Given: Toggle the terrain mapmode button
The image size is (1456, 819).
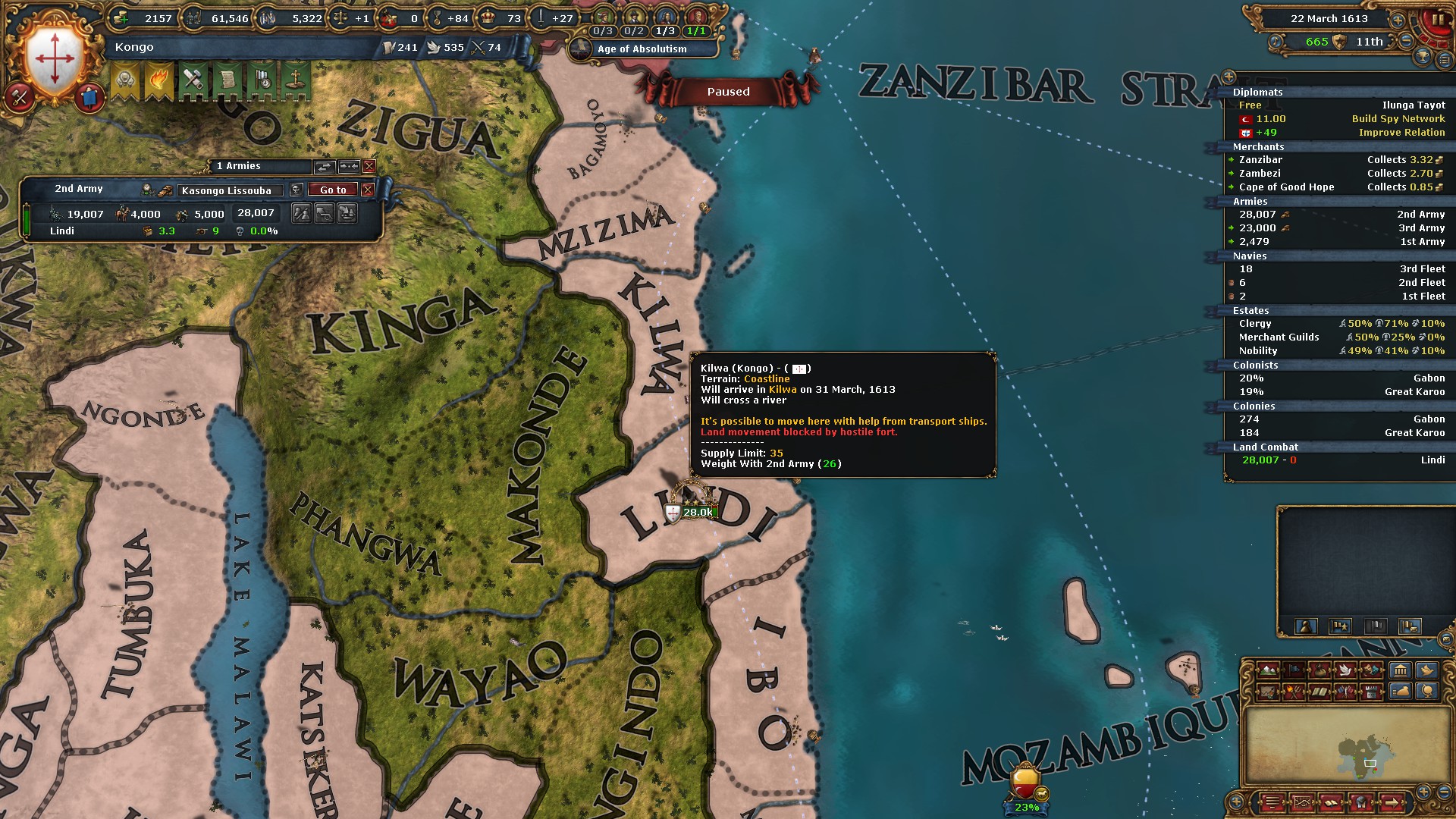Looking at the screenshot, I should [x=1267, y=670].
